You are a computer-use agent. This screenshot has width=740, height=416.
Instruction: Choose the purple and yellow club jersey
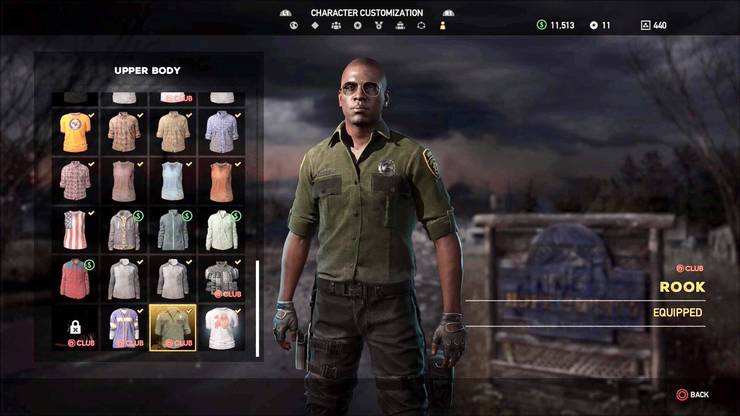coord(124,327)
